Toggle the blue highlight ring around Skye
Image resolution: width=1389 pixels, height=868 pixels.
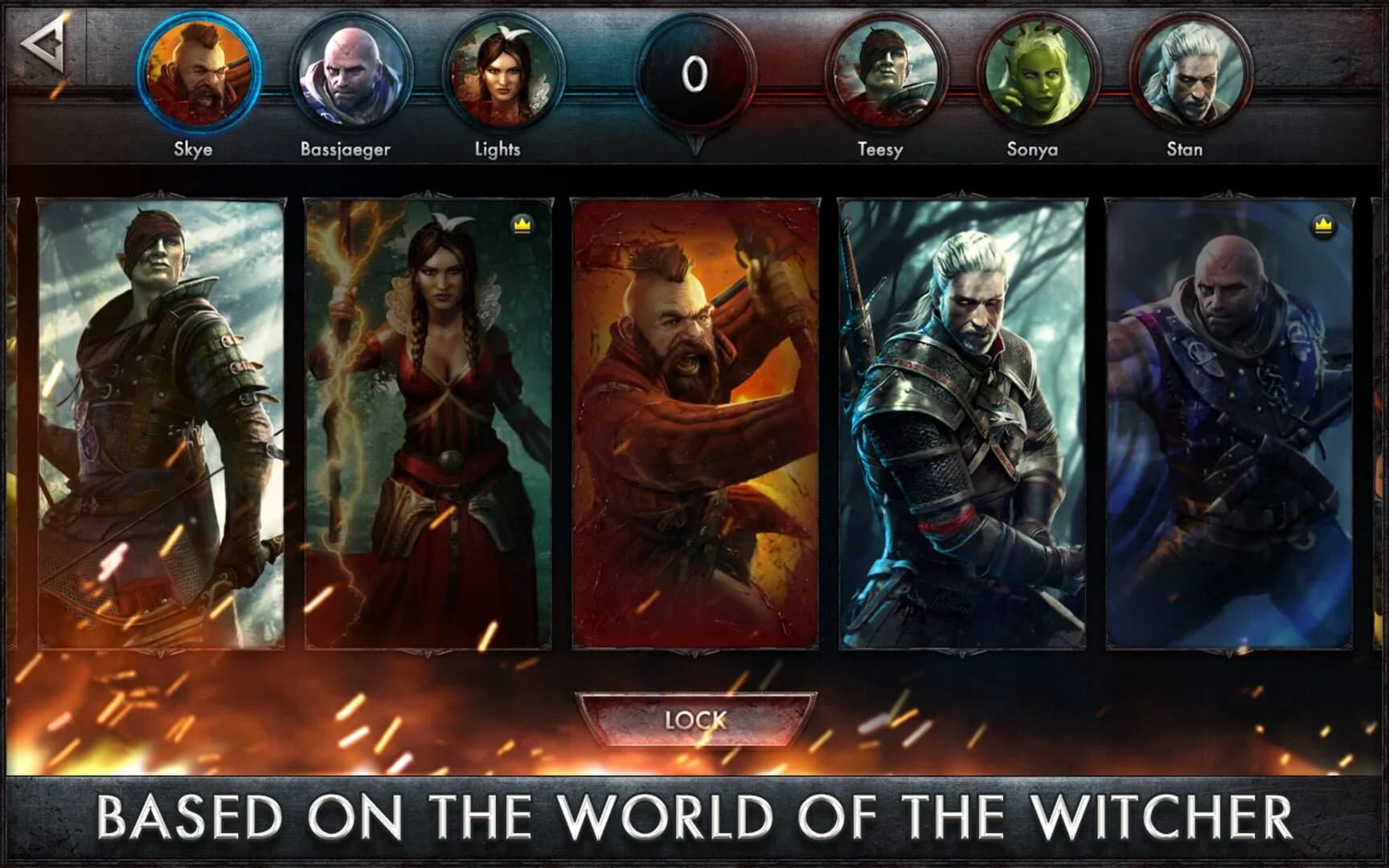pyautogui.click(x=199, y=72)
